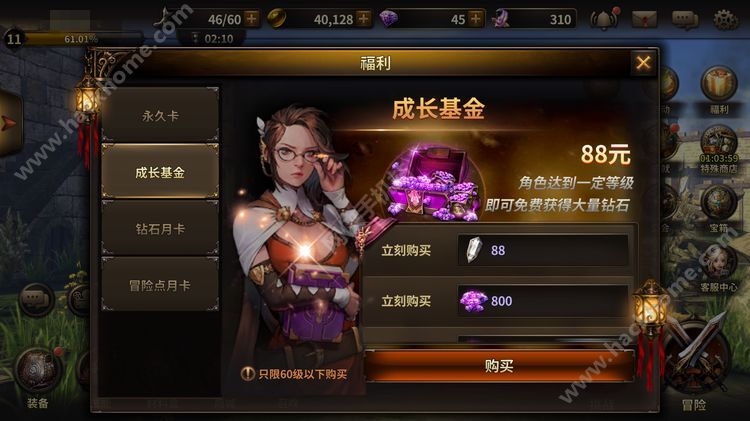Open the 特殊商店 special shop icon
This screenshot has width=750, height=421.
(x=719, y=146)
